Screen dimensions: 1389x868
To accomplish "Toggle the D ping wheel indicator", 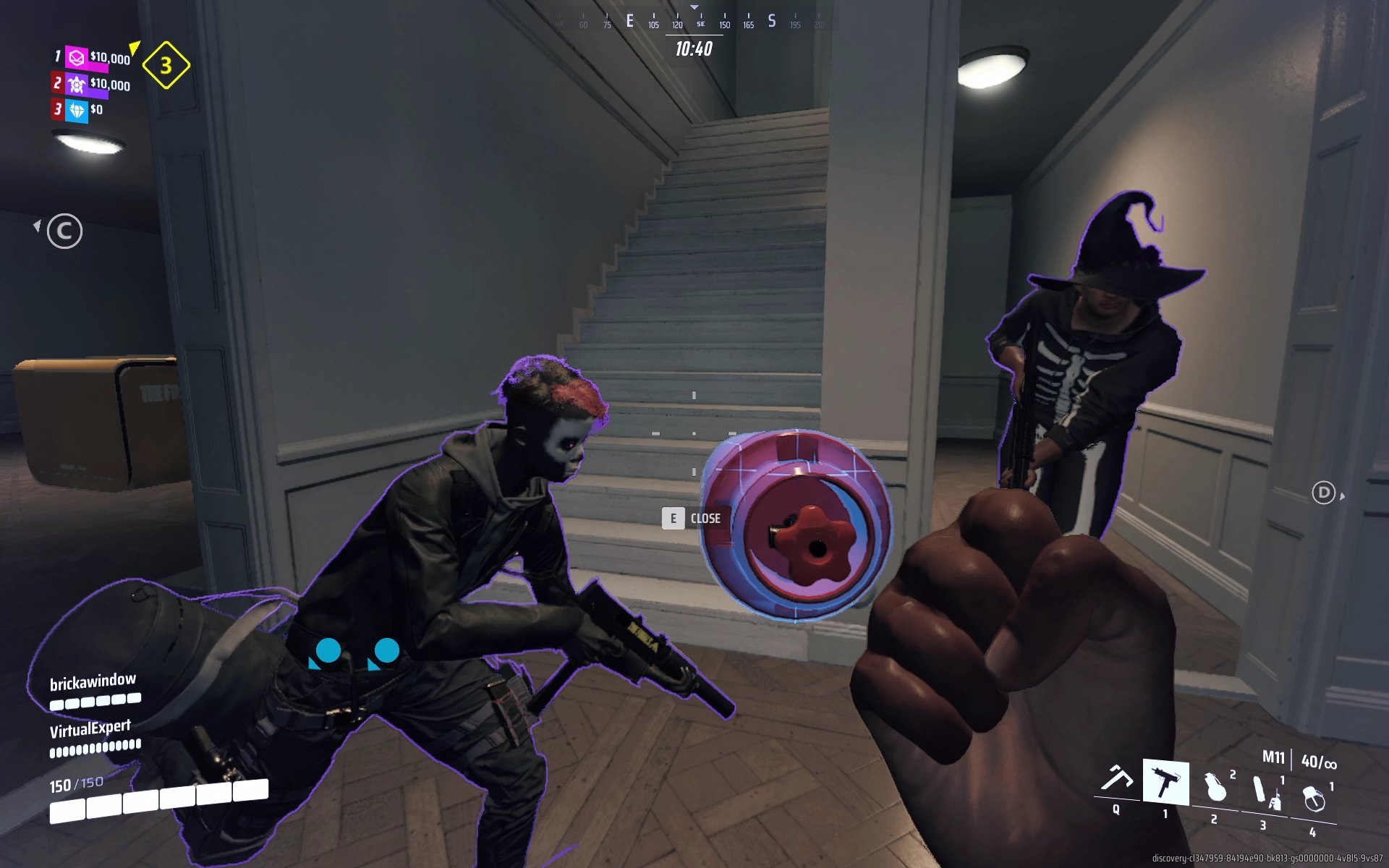I will tap(1322, 493).
